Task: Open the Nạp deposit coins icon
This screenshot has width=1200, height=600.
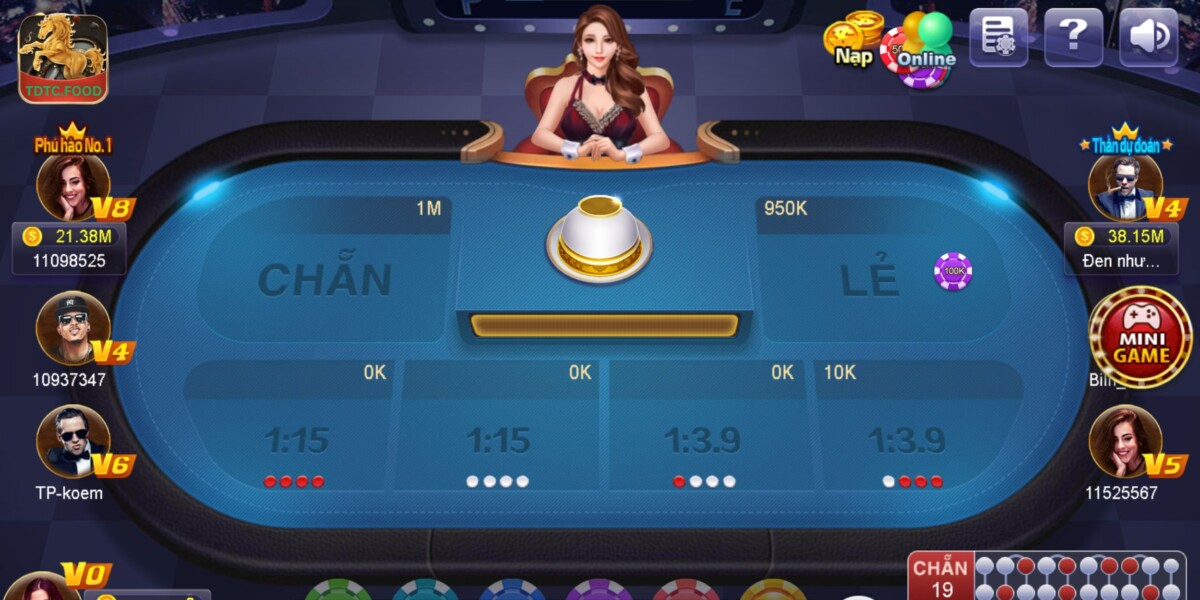Action: (x=853, y=40)
